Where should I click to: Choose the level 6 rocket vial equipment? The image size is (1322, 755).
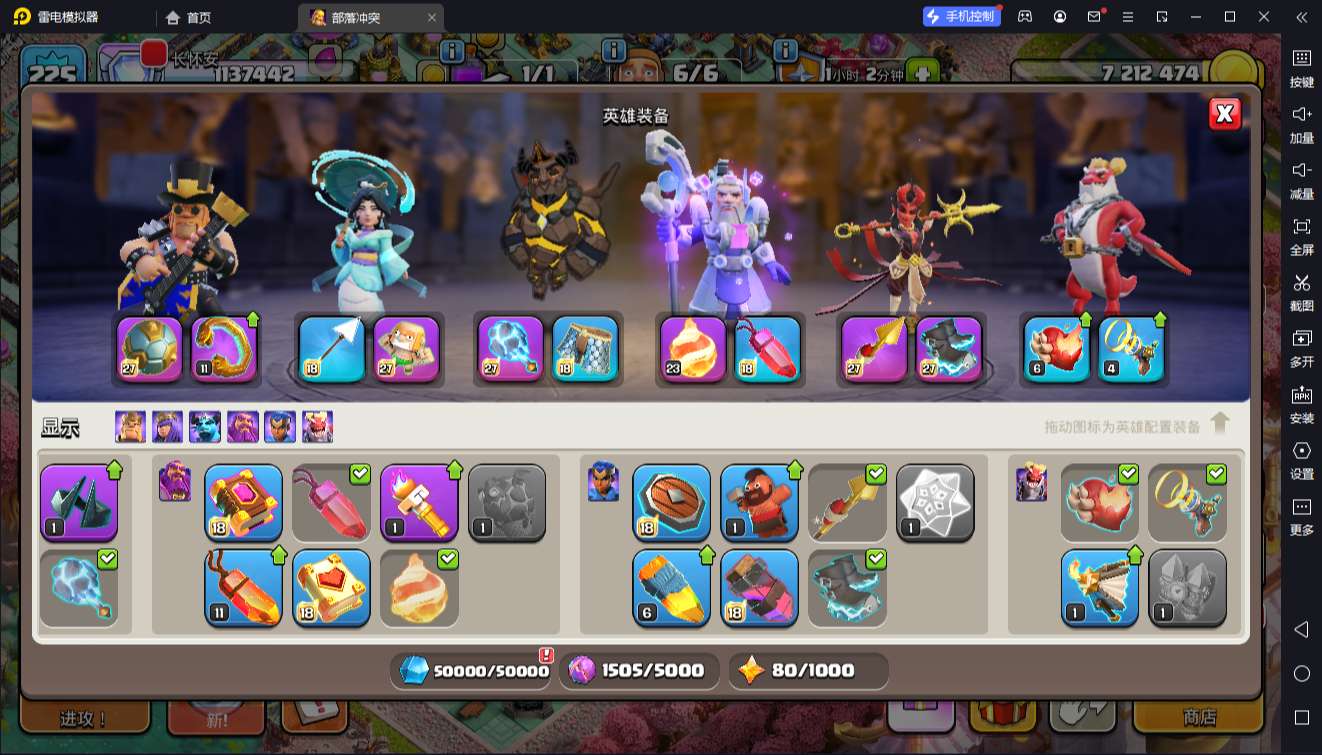671,587
